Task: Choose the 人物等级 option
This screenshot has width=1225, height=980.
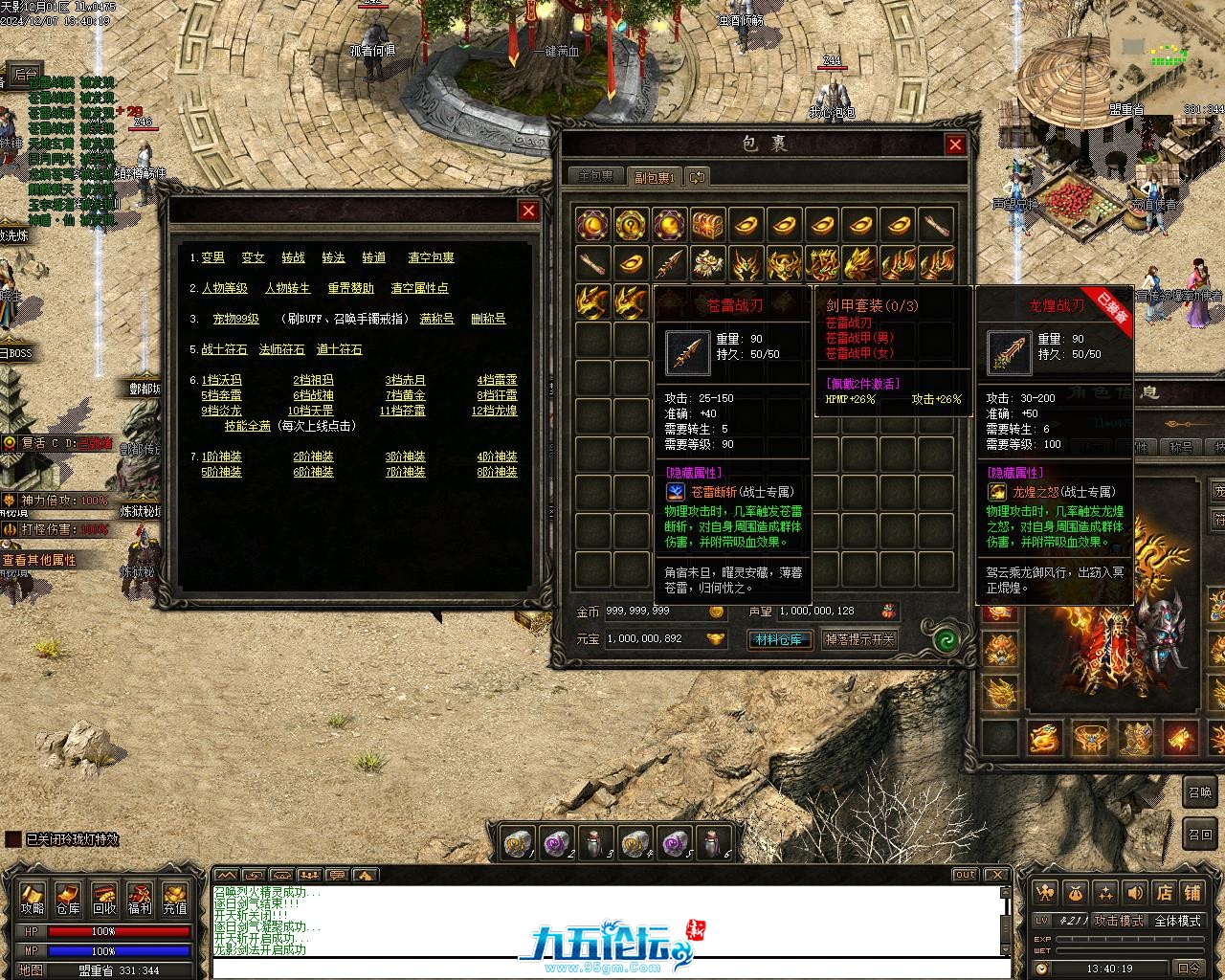Action: [224, 288]
